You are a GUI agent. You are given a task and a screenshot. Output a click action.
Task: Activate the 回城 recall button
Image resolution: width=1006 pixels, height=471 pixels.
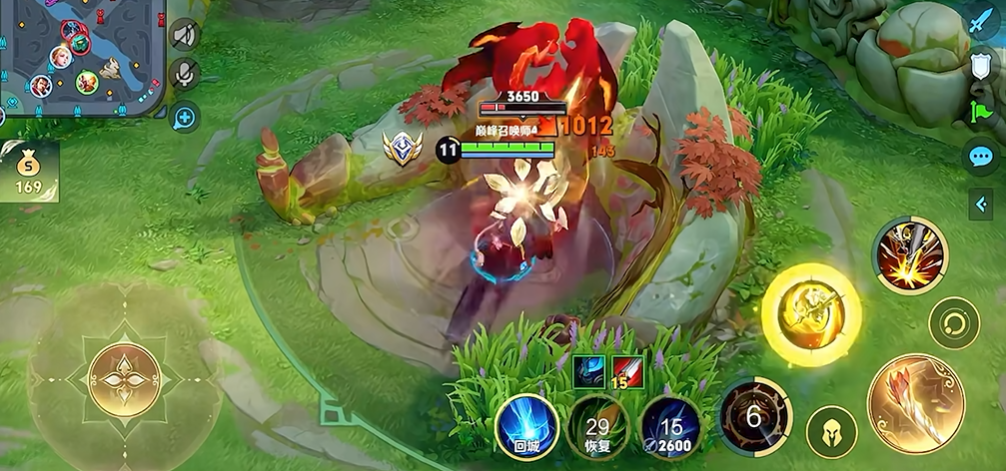pyautogui.click(x=526, y=425)
